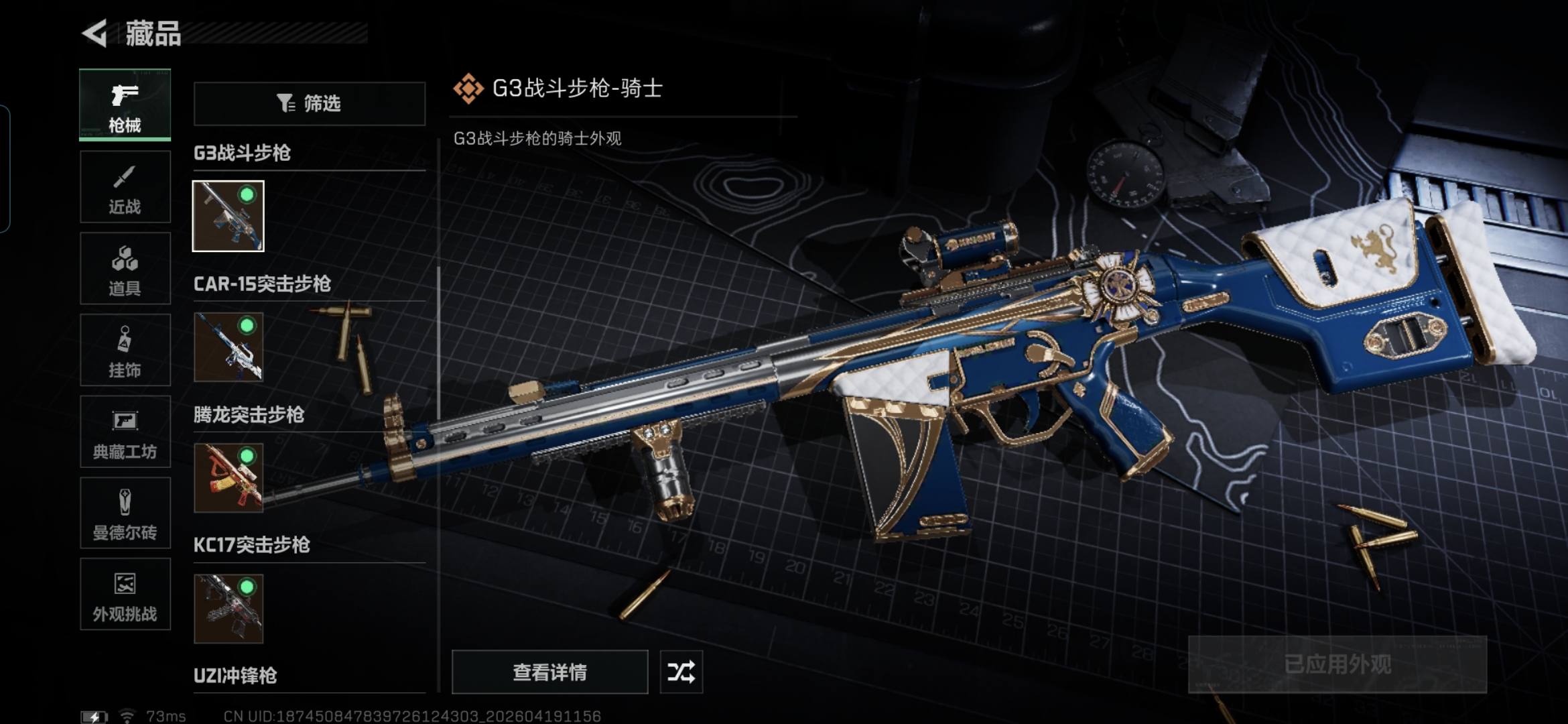Select the 道具 items category

coord(125,269)
